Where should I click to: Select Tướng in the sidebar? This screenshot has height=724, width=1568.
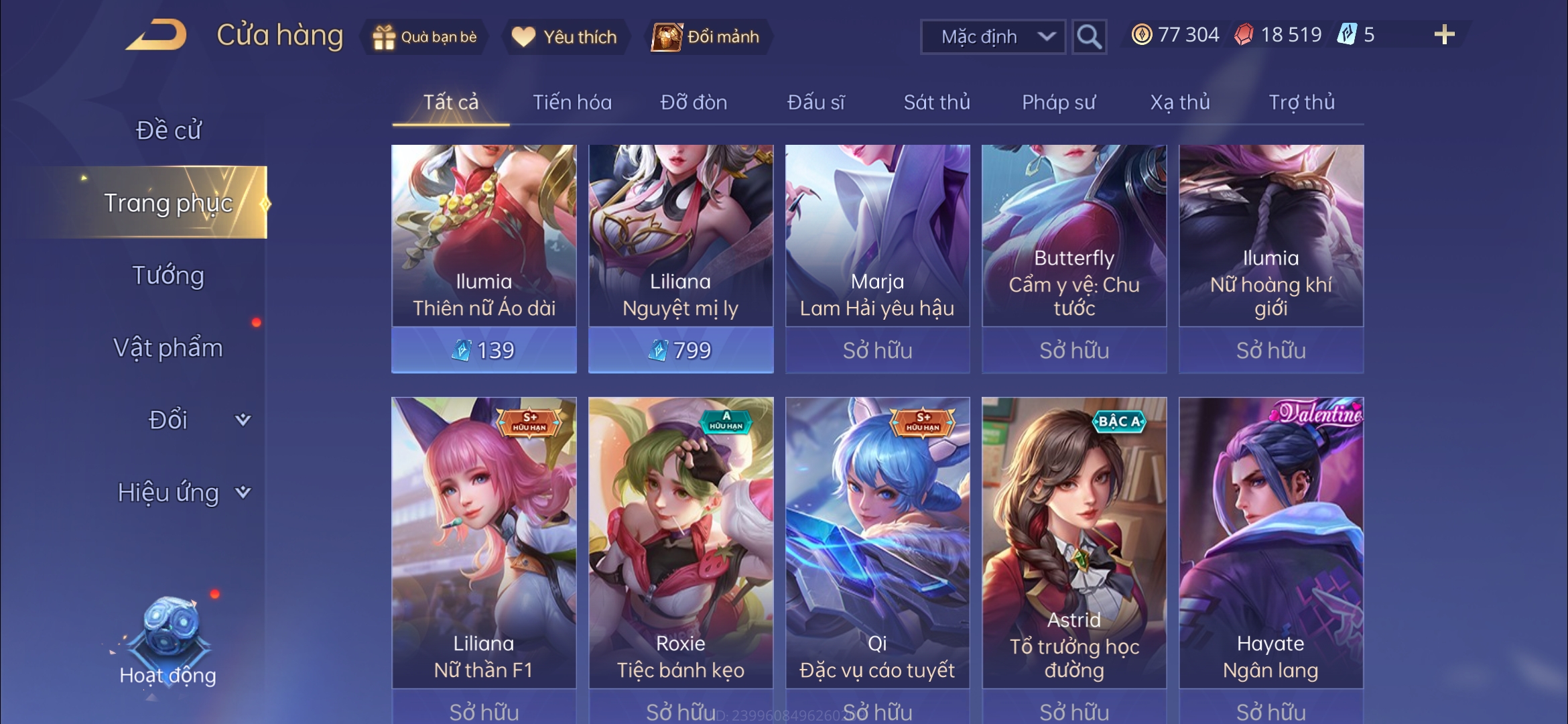click(x=170, y=275)
